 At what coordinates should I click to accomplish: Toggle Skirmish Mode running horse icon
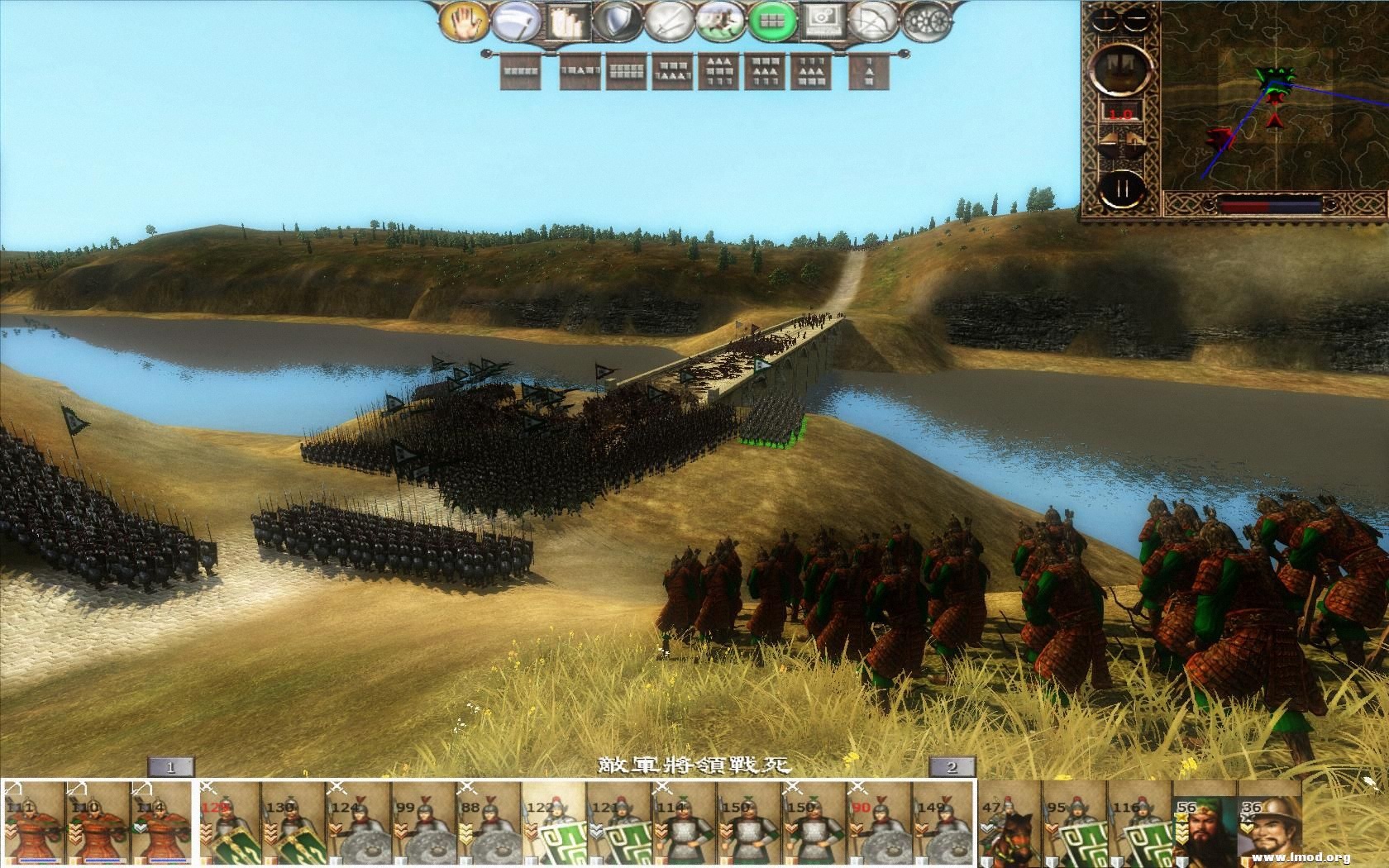coord(718,21)
